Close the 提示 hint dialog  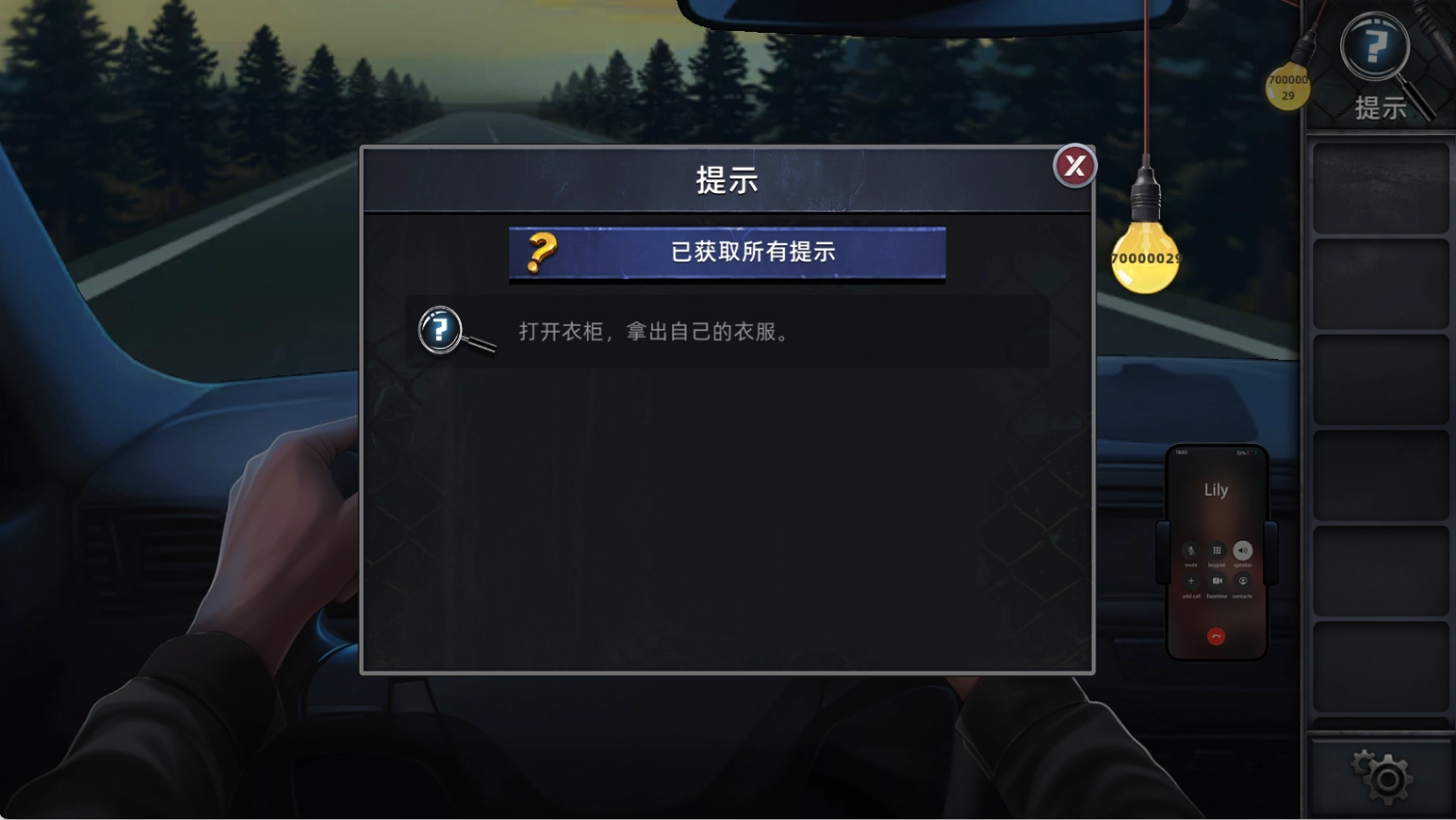click(x=1073, y=166)
